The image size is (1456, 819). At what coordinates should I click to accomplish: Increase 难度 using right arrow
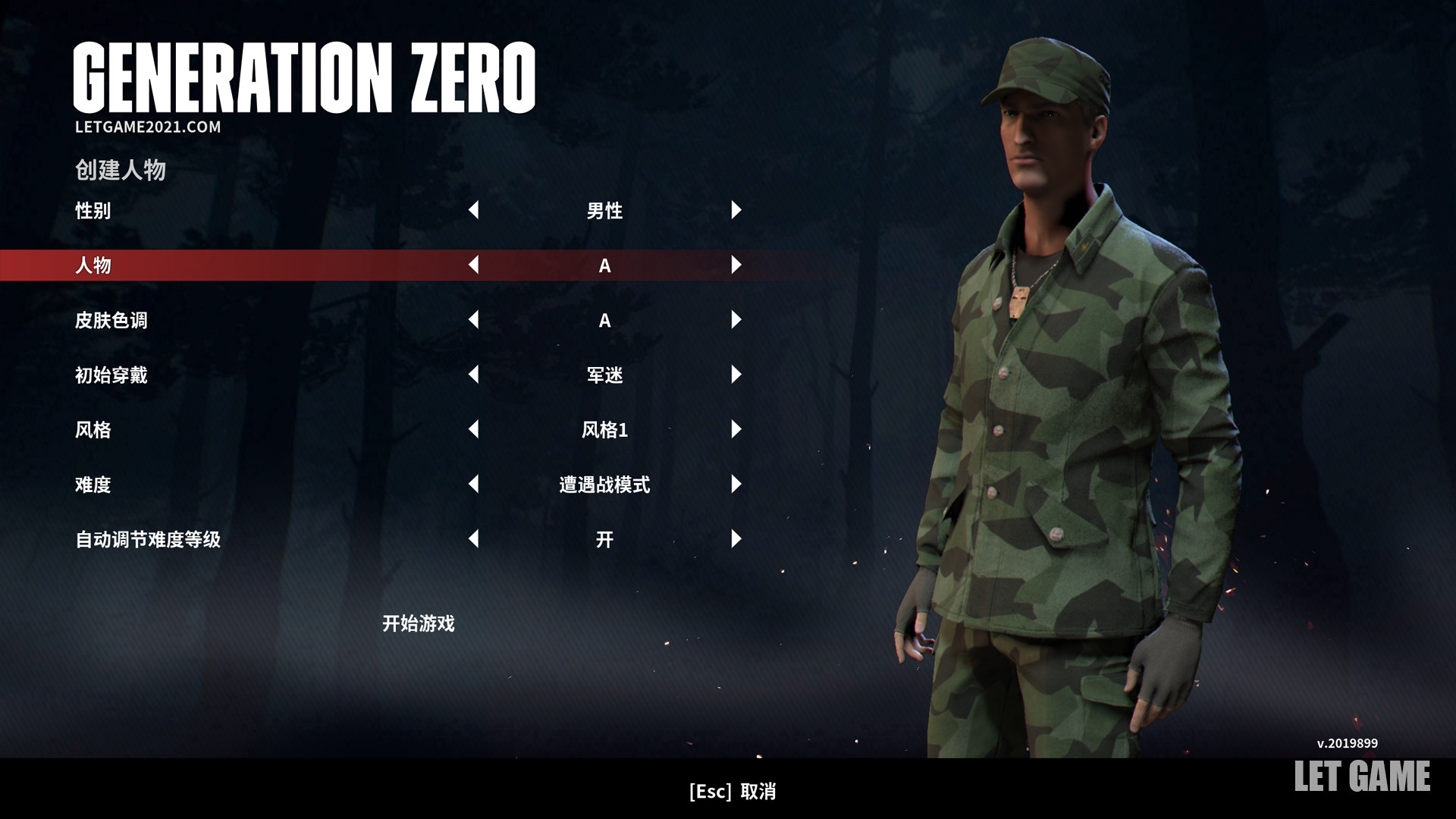[736, 485]
